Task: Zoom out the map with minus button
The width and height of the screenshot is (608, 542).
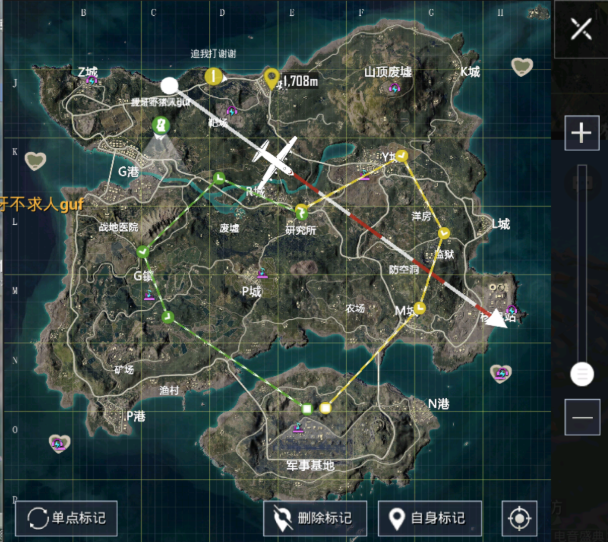Action: click(581, 416)
